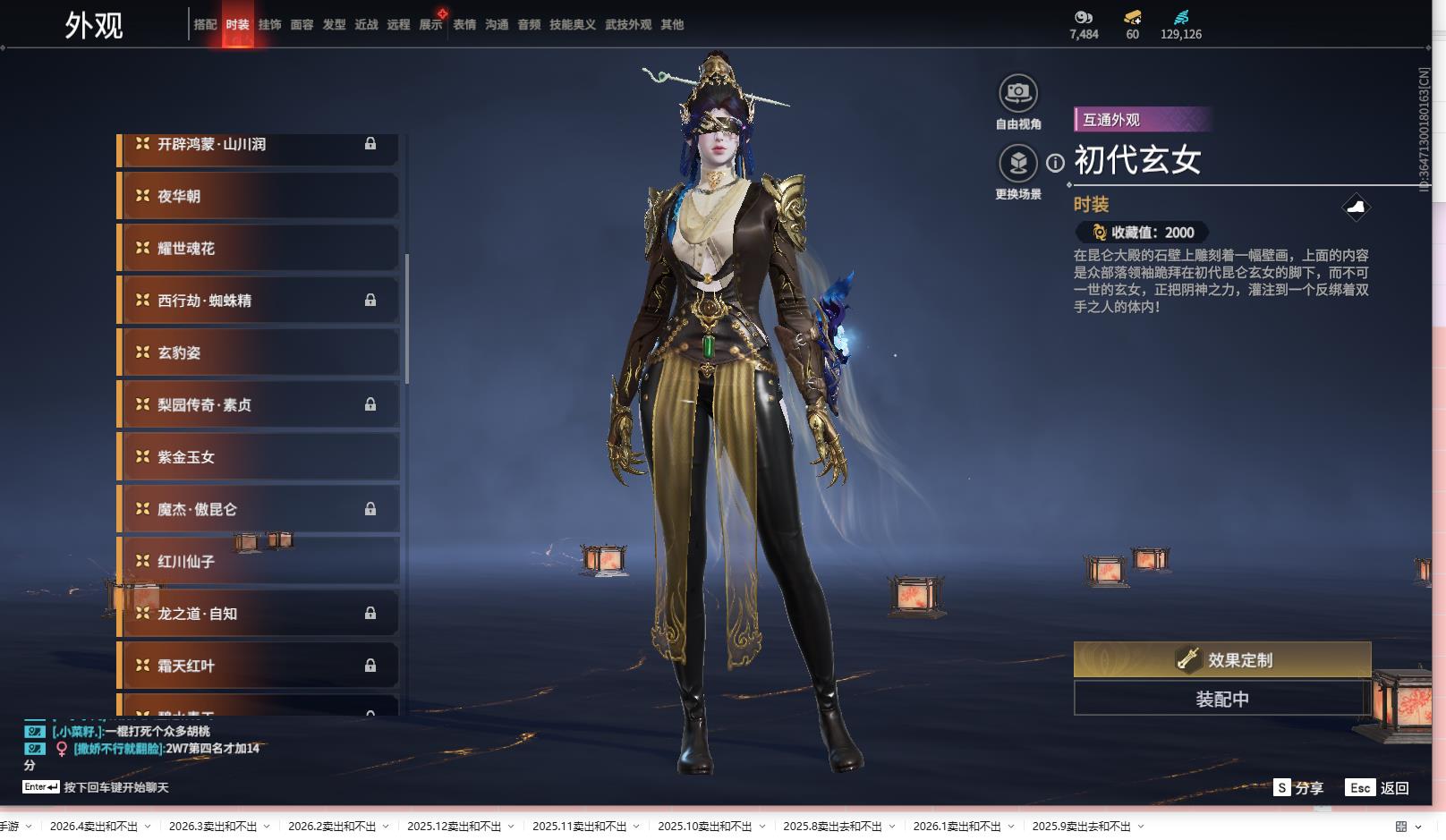Choose the 夜华朝 outfit
The image size is (1446, 840).
pyautogui.click(x=259, y=196)
